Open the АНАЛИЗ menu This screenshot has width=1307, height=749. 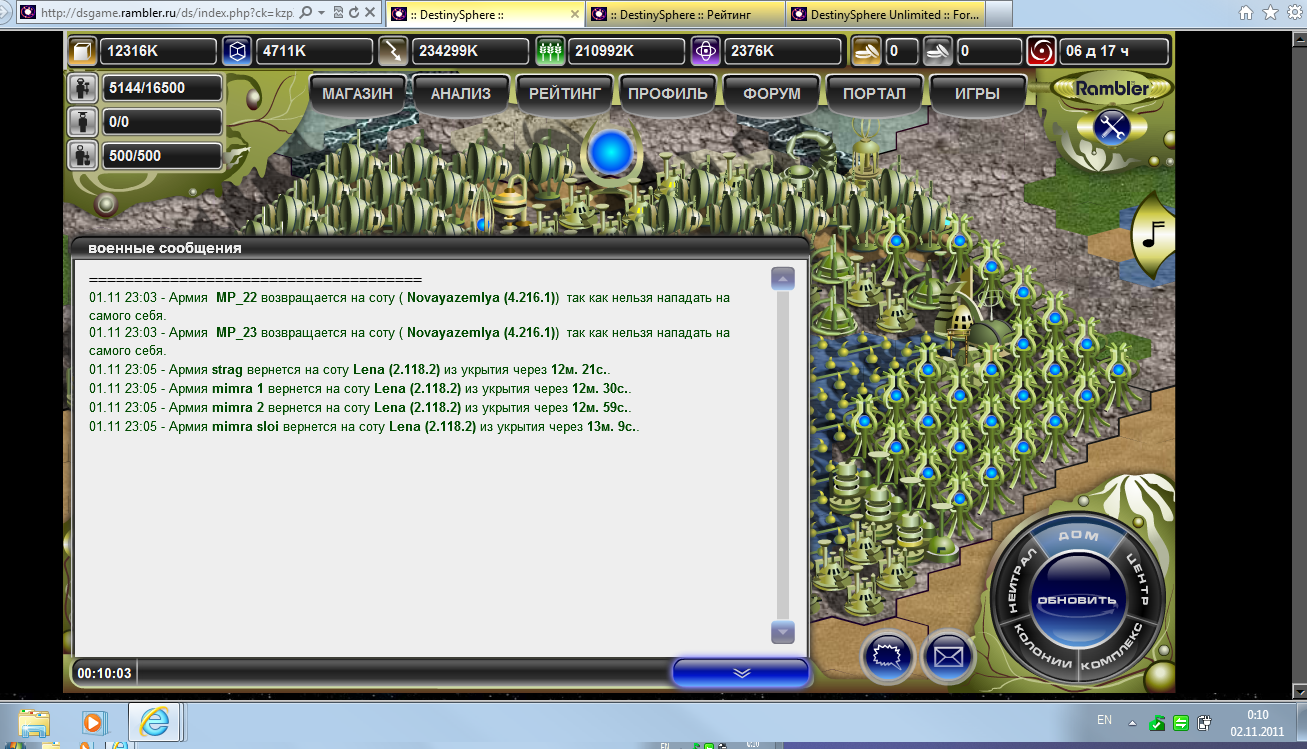460,94
